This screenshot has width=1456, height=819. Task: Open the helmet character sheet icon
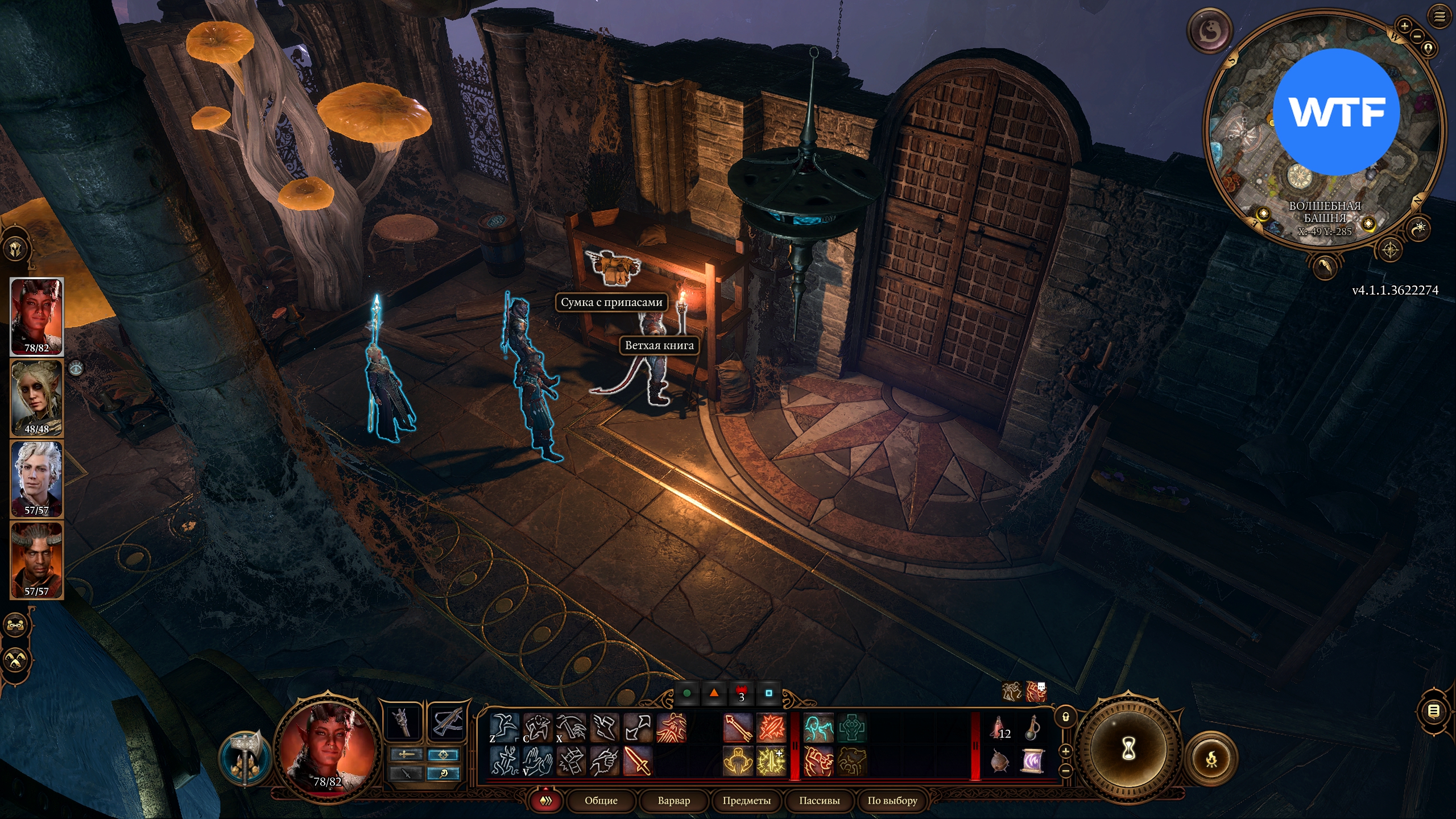coord(15,249)
